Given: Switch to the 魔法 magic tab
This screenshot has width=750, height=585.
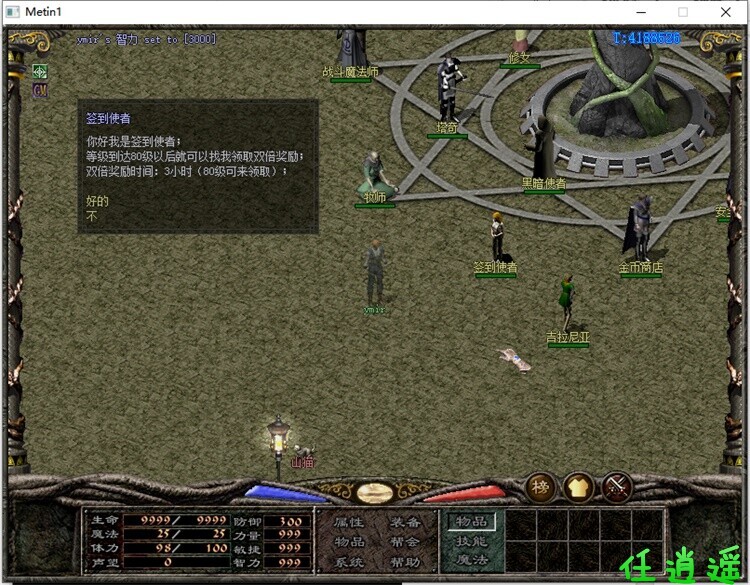Looking at the screenshot, I should [471, 560].
